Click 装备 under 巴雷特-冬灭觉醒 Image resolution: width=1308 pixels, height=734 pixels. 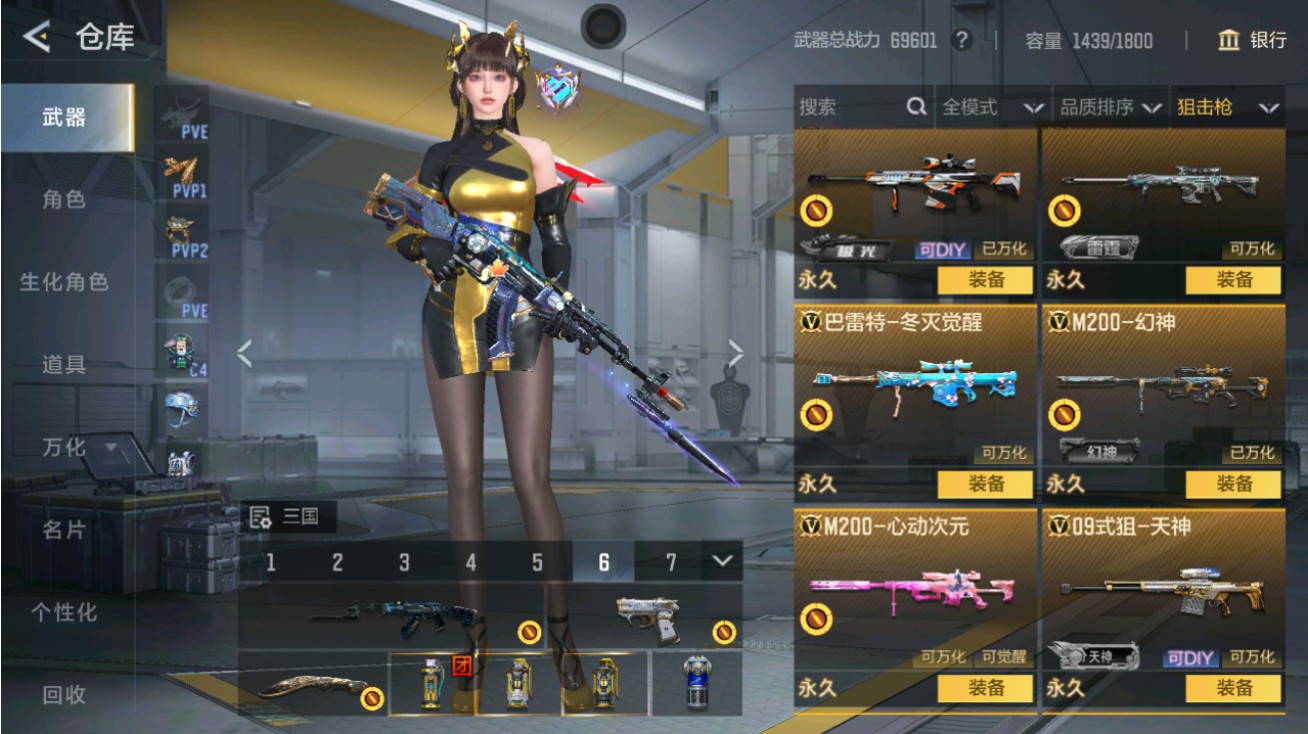pyautogui.click(x=988, y=485)
